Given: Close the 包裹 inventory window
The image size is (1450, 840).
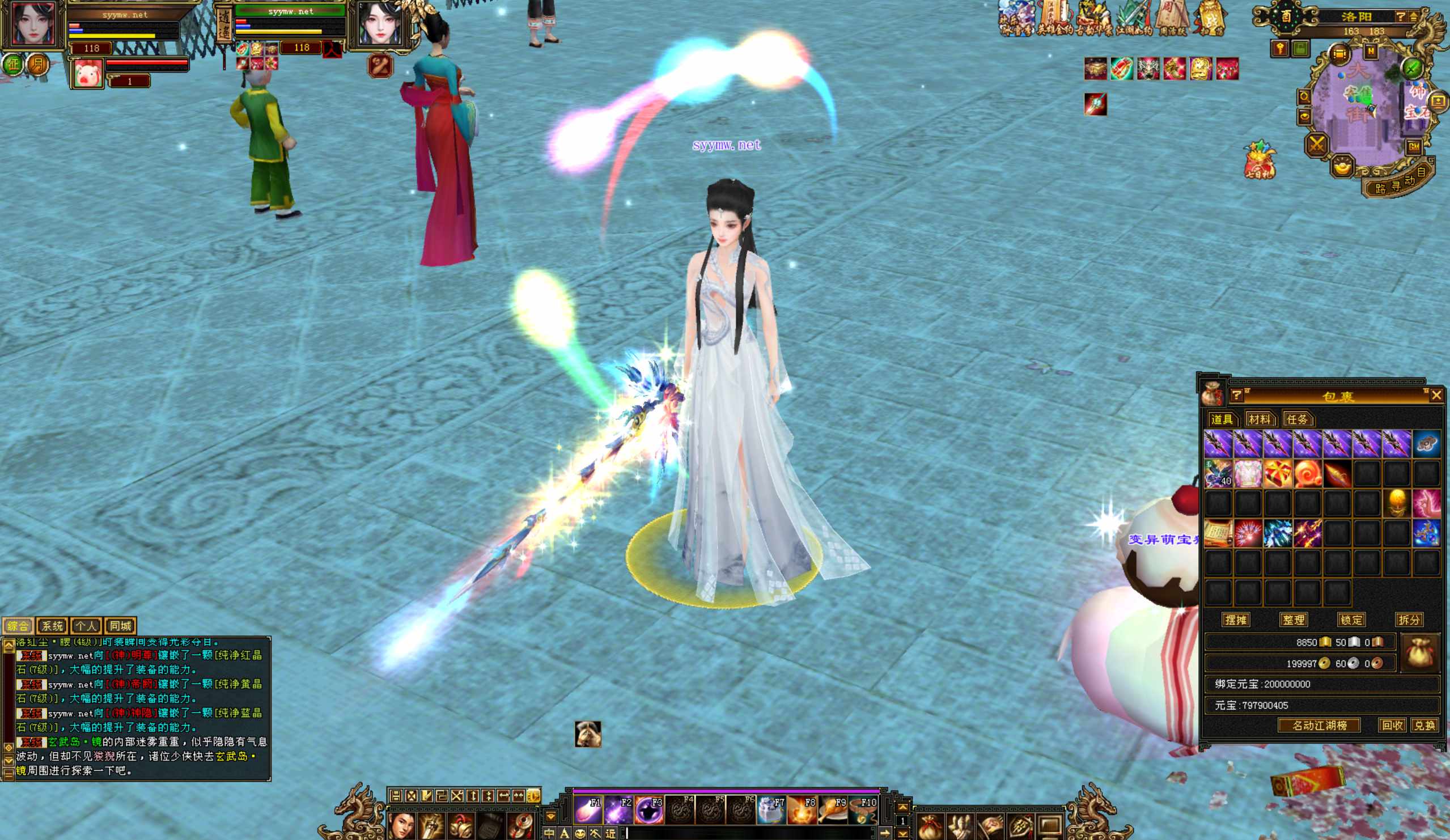Looking at the screenshot, I should click(x=1436, y=394).
